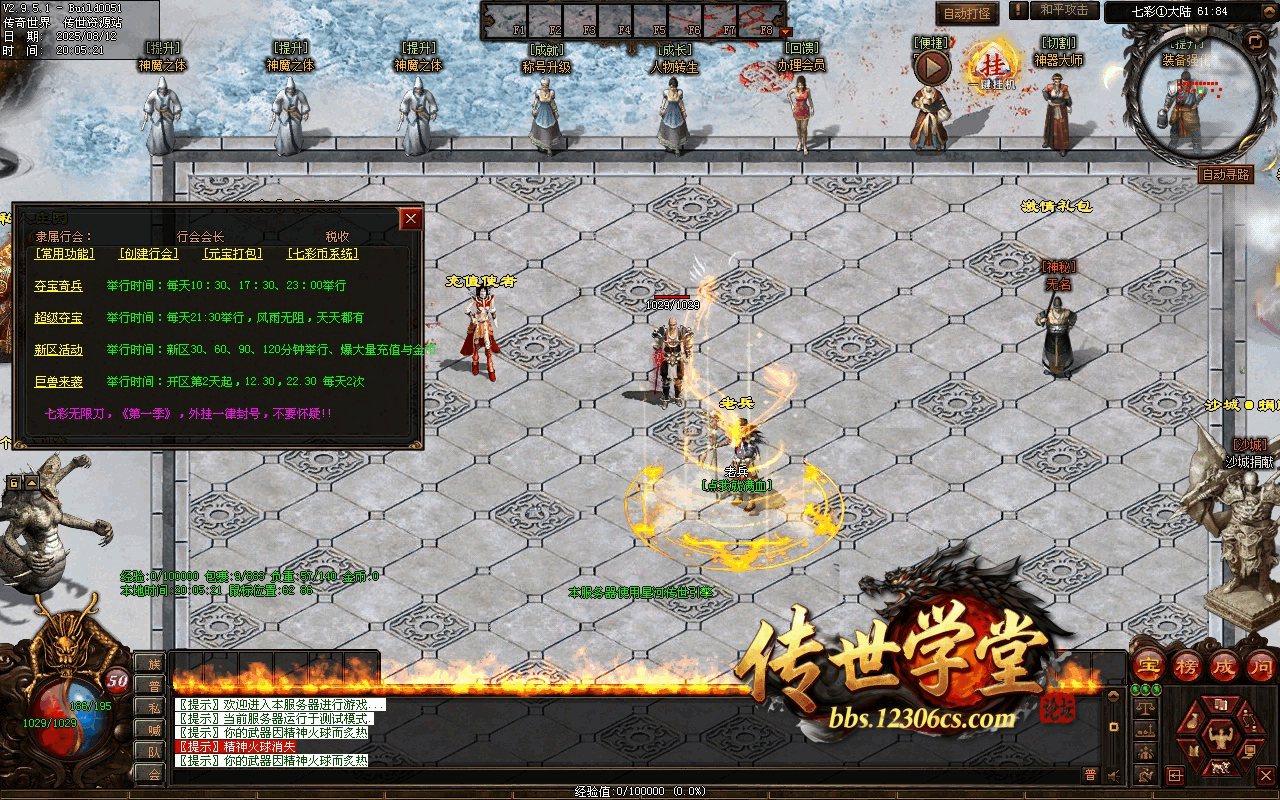Click the round play arrow button
This screenshot has width=1280, height=800.
[932, 68]
